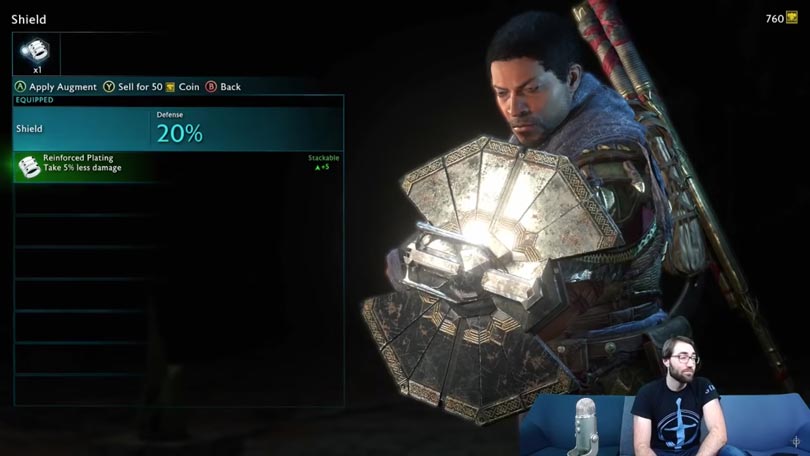Viewport: 810px width, 456px height.
Task: Select the Reinforced Plating augment row
Action: point(178,165)
